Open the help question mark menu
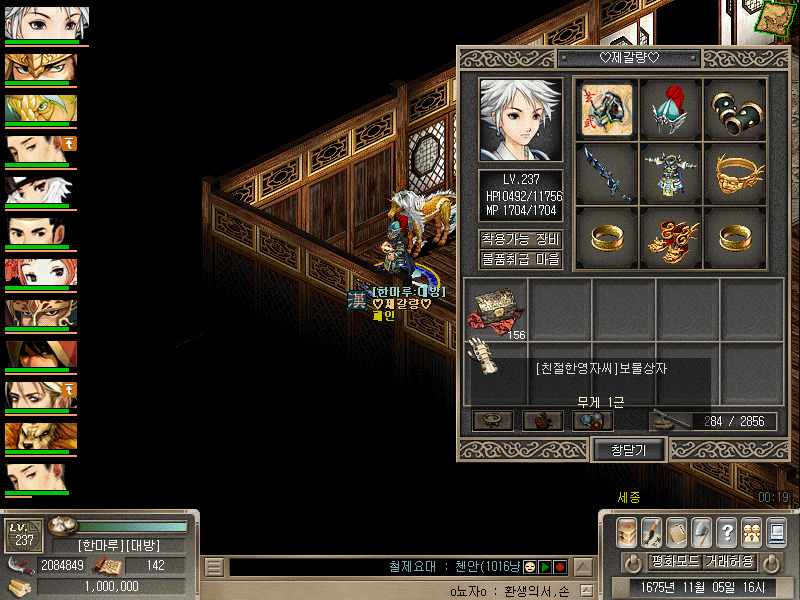The height and width of the screenshot is (600, 800). (x=727, y=531)
